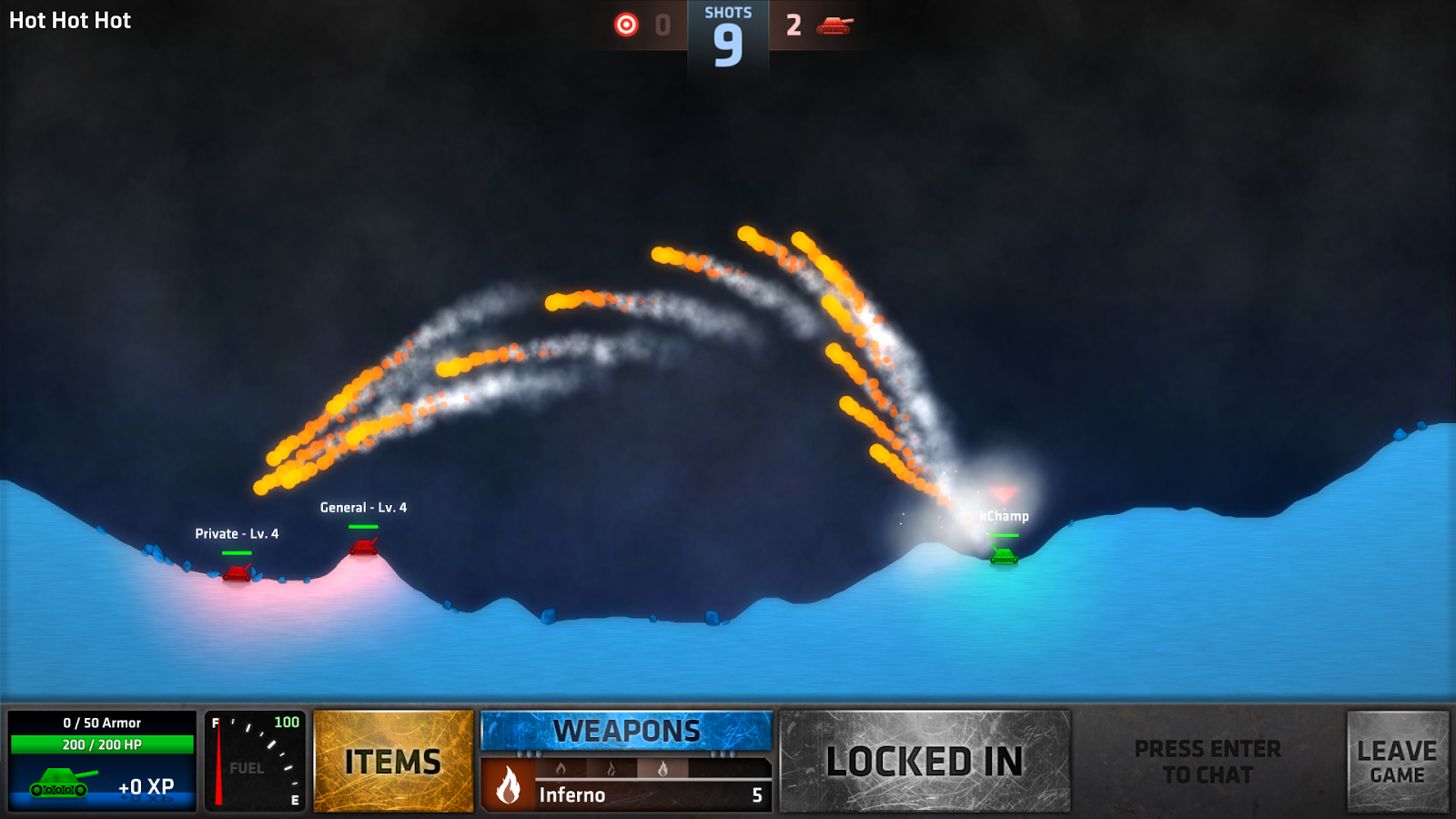Click the red enemy tank icon on the scoreboard

tap(834, 25)
